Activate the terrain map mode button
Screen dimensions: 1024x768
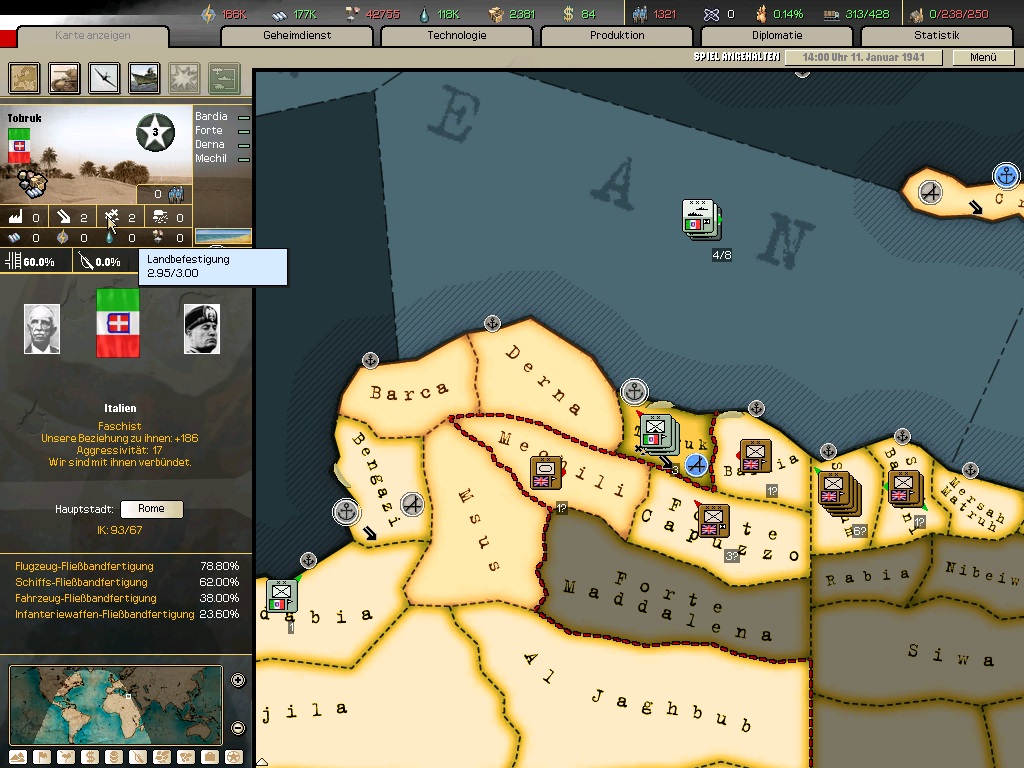pyautogui.click(x=17, y=757)
